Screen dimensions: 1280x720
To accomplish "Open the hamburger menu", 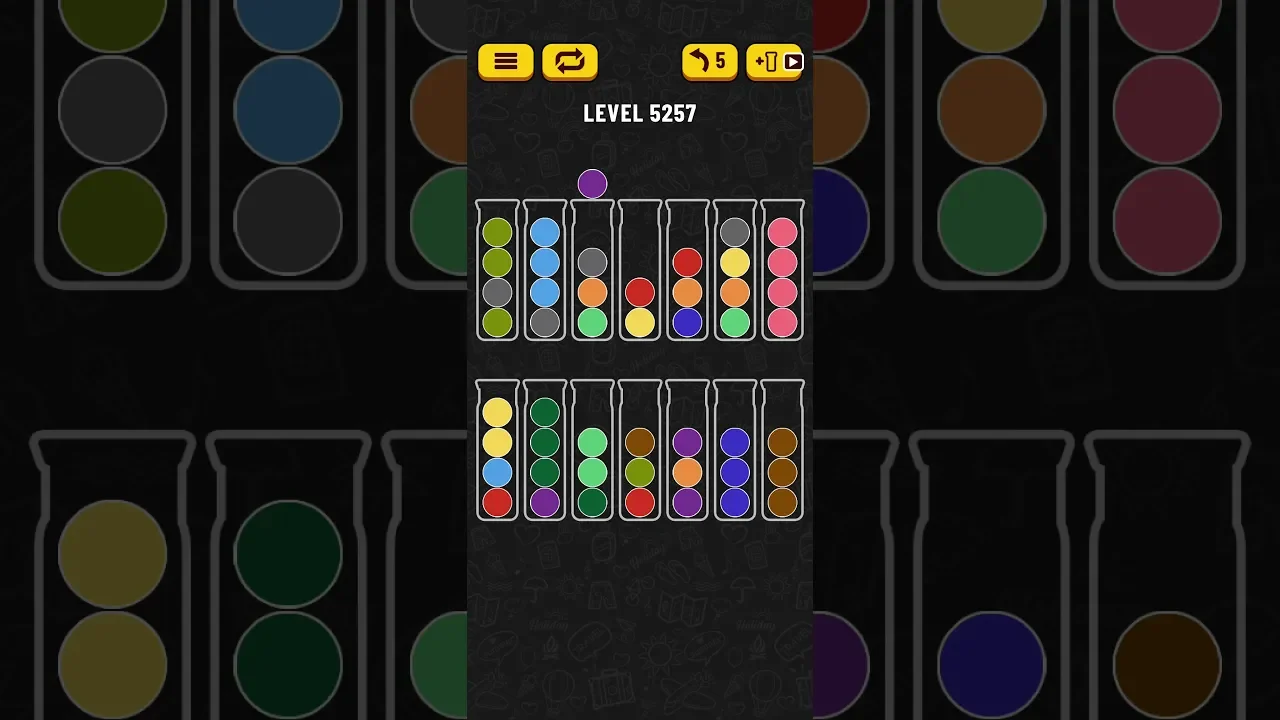I will (x=505, y=62).
